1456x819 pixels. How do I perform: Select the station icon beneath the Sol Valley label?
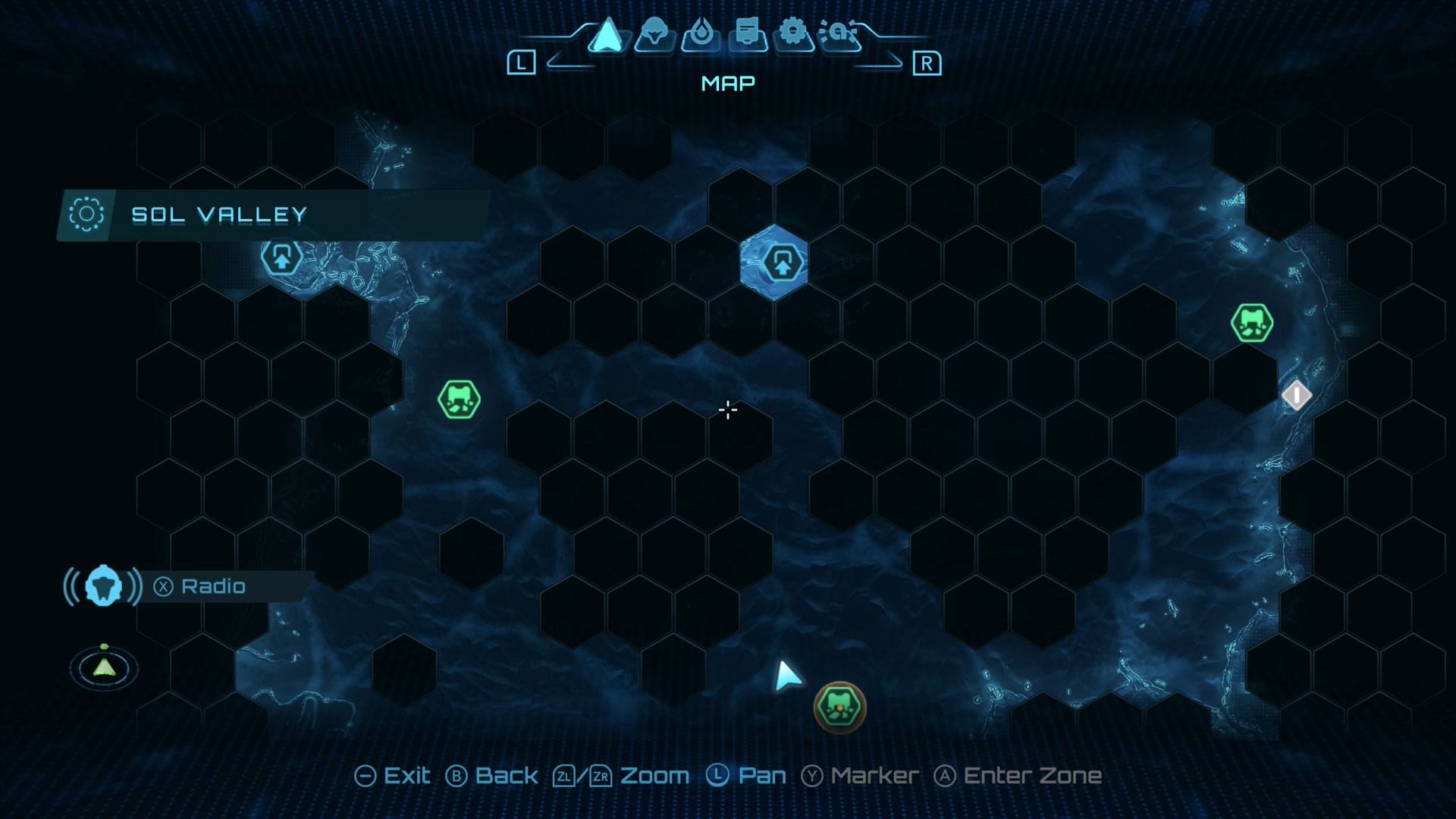coord(281,257)
